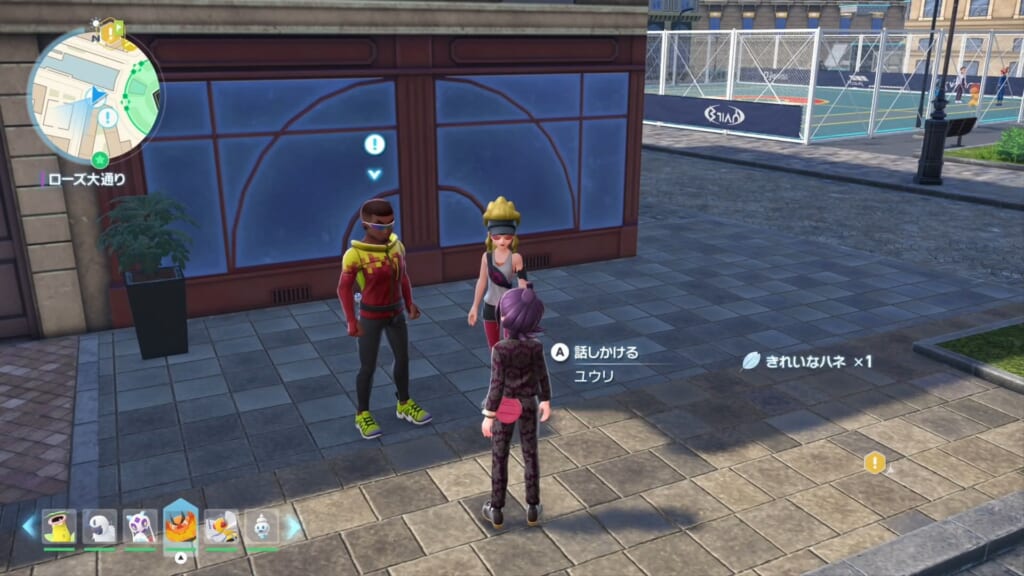Screen dimensions: 1024x576
Task: Choose the yellow Victreebel party slot
Action: pyautogui.click(x=59, y=526)
